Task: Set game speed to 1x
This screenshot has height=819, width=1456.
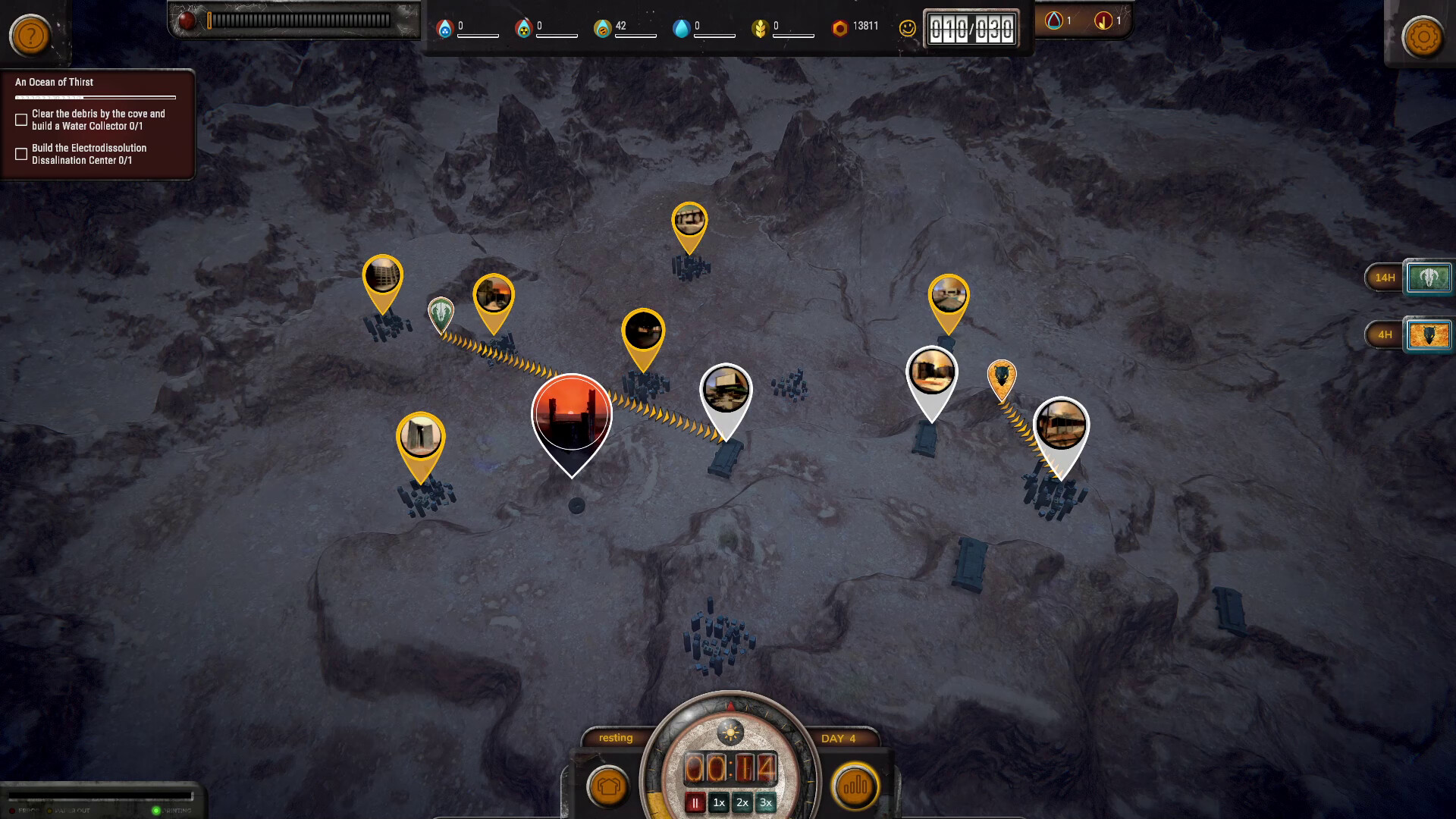Action: tap(719, 802)
